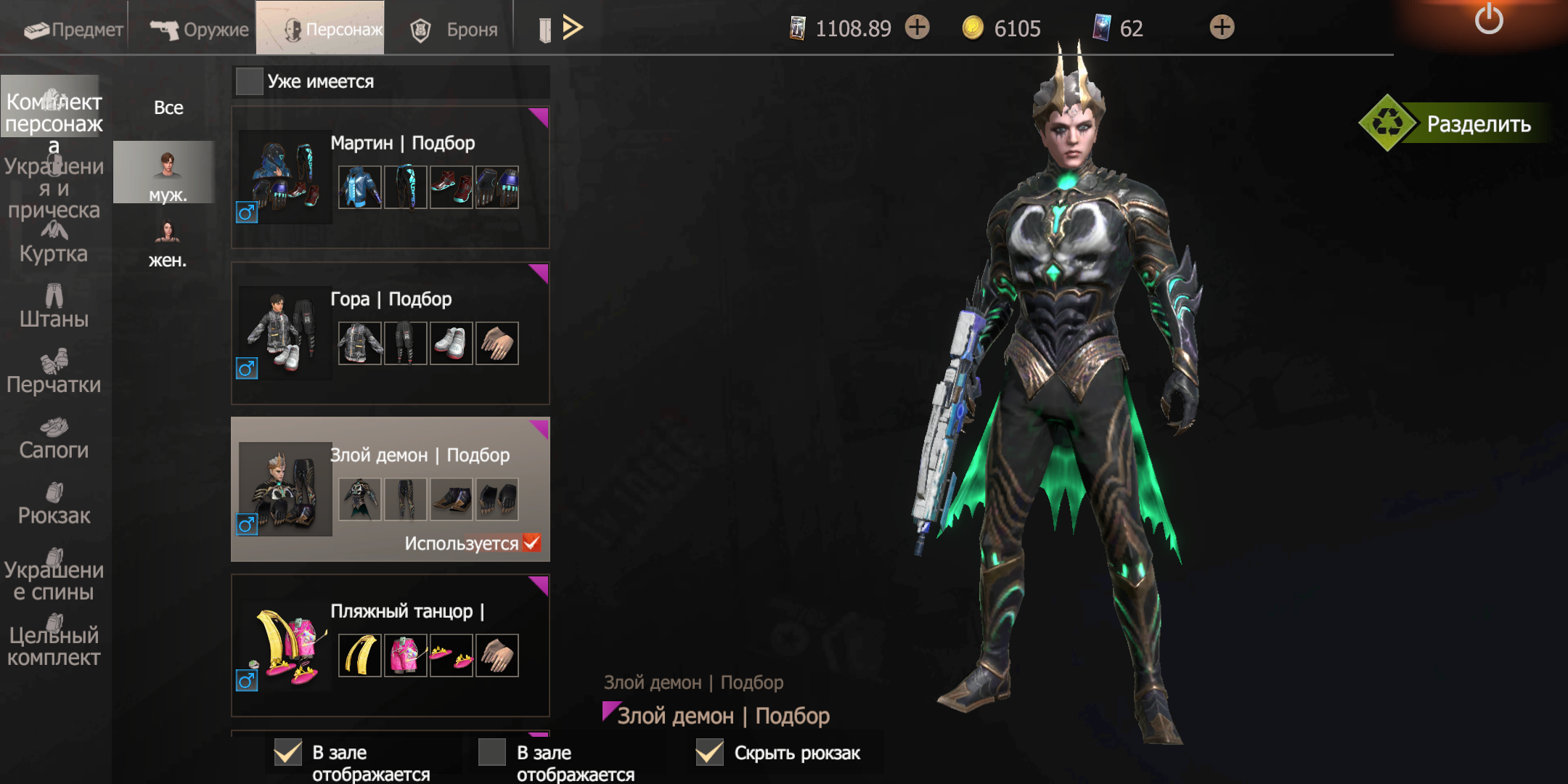Go to the Перчатки category
This screenshot has height=784, width=1568.
(54, 373)
